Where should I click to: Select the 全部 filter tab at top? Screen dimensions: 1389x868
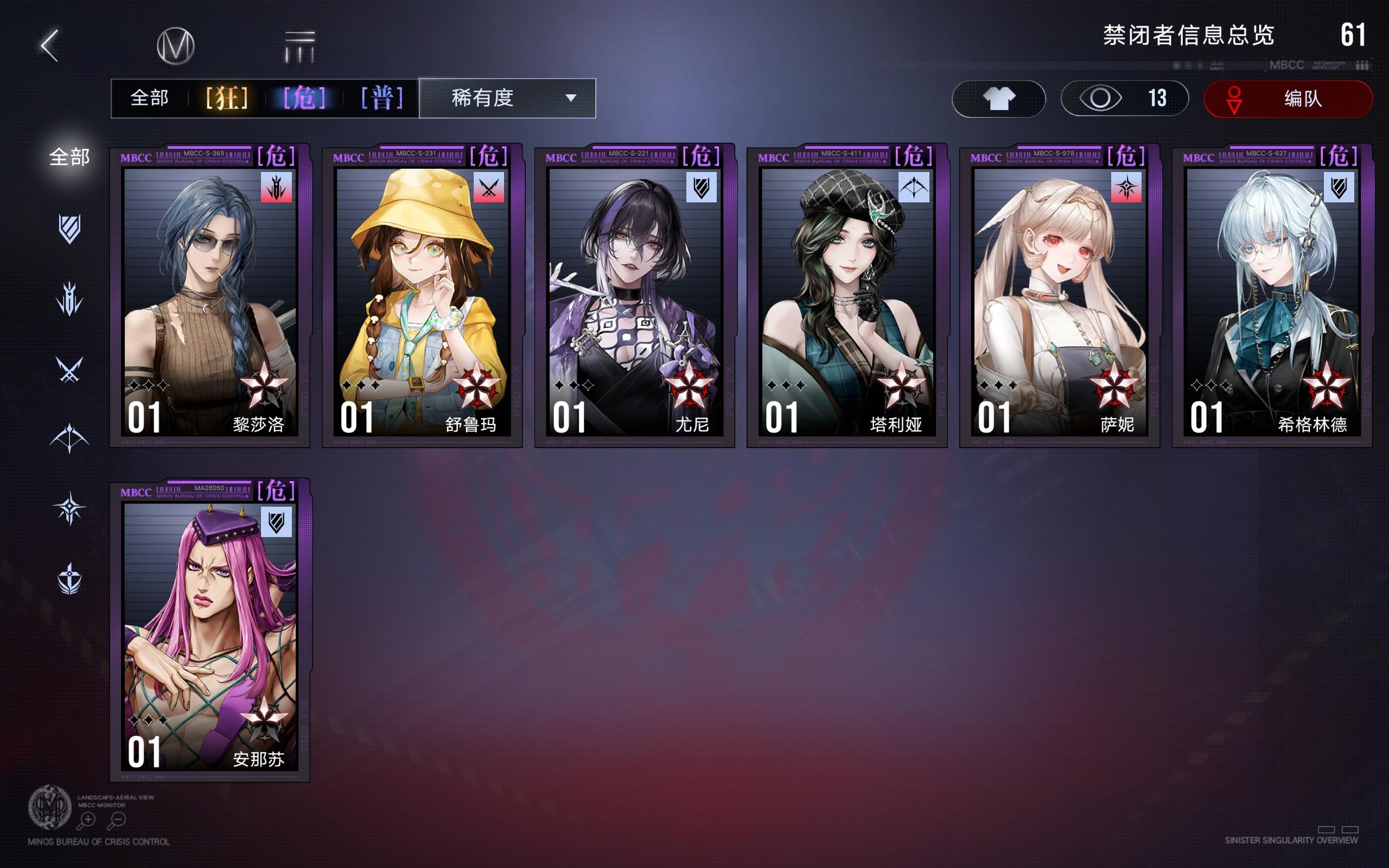pyautogui.click(x=151, y=98)
